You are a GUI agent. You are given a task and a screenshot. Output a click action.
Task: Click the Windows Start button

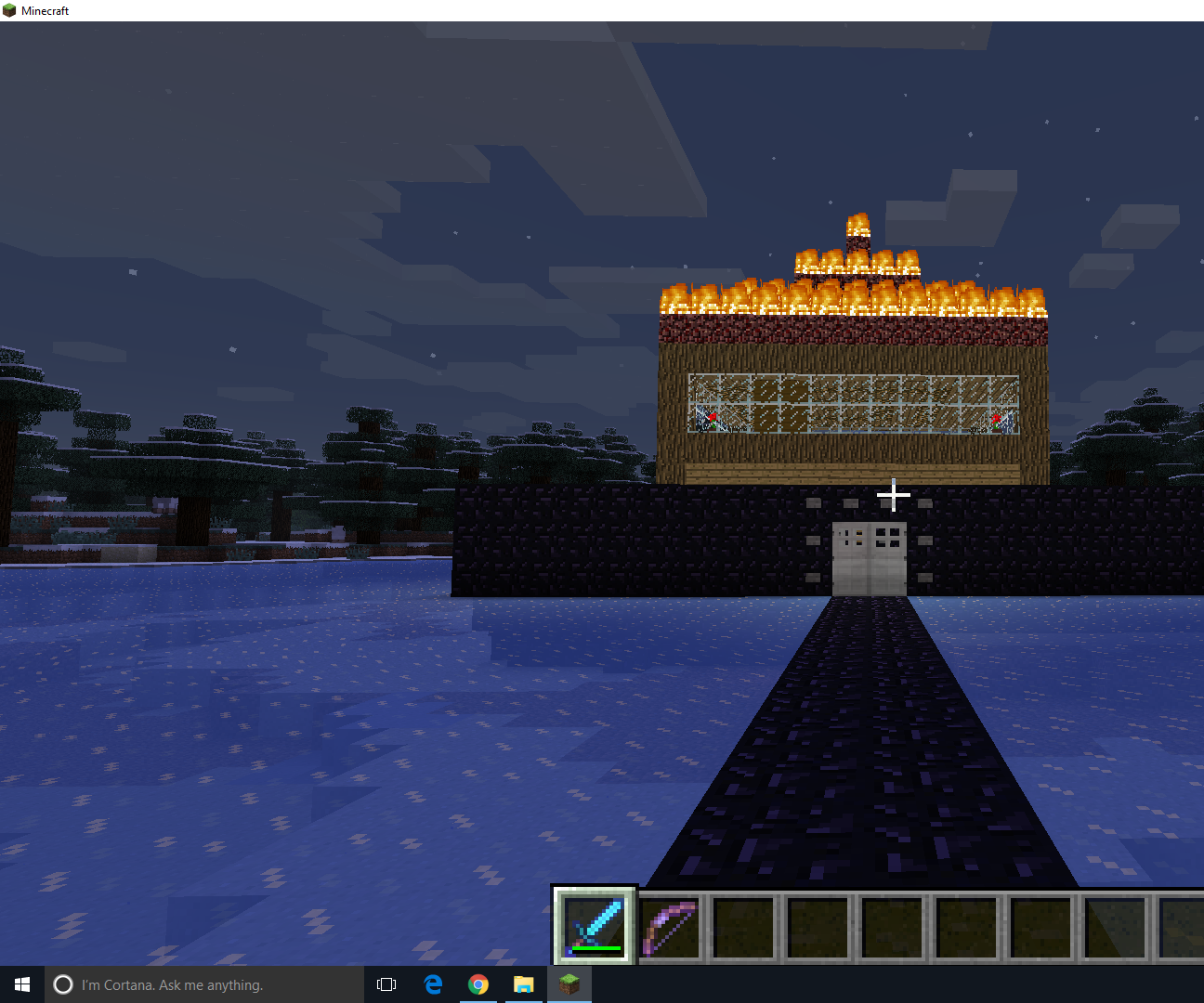[21, 983]
